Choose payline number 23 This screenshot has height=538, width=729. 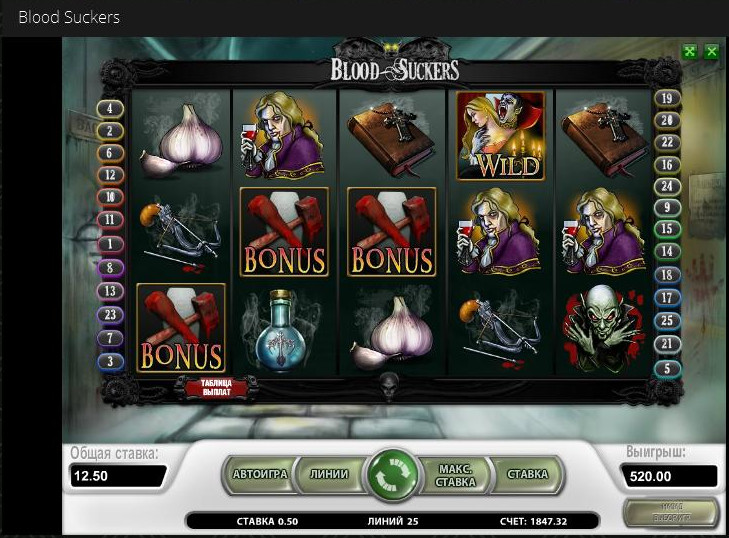point(109,314)
